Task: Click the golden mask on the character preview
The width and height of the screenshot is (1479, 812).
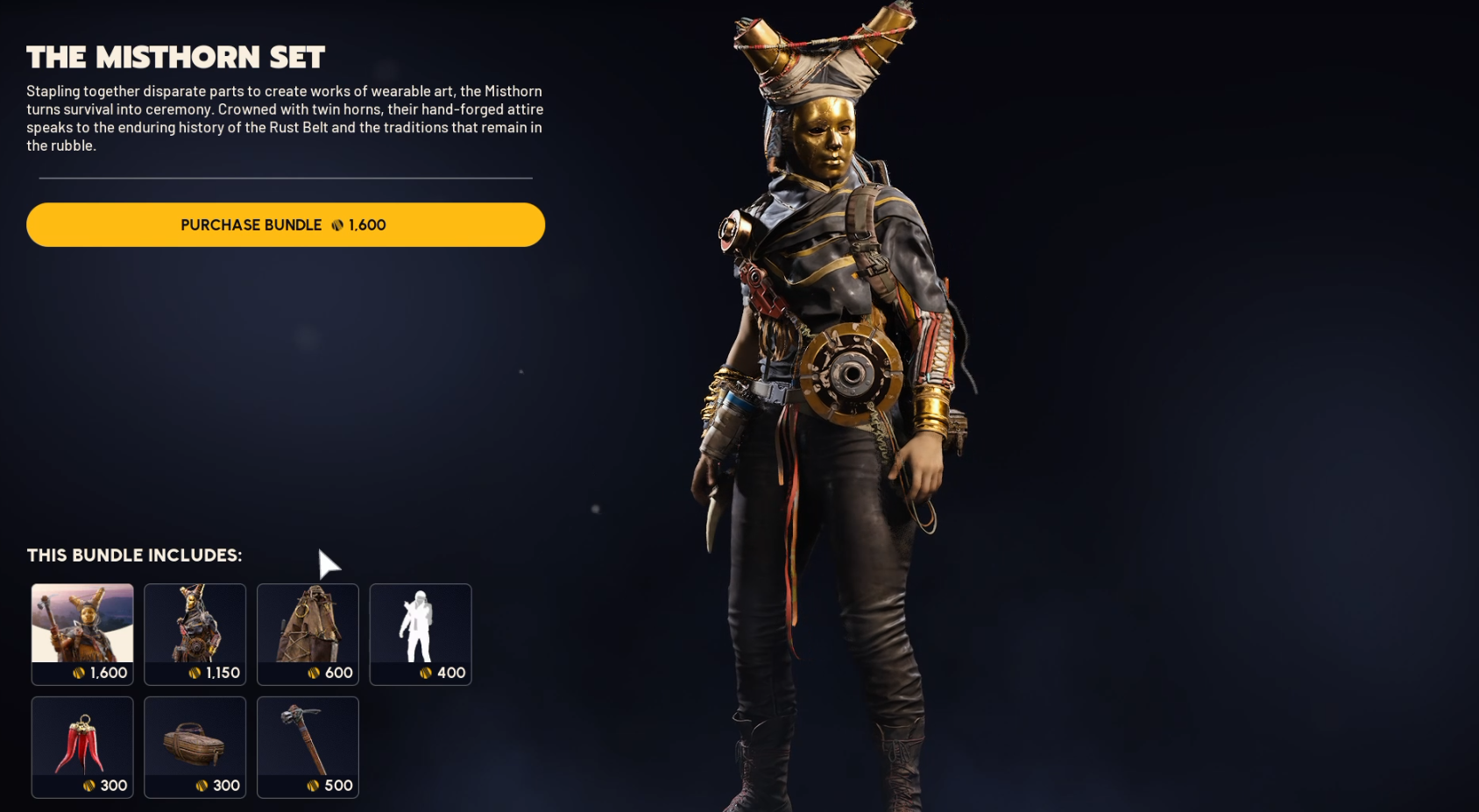Action: point(828,136)
